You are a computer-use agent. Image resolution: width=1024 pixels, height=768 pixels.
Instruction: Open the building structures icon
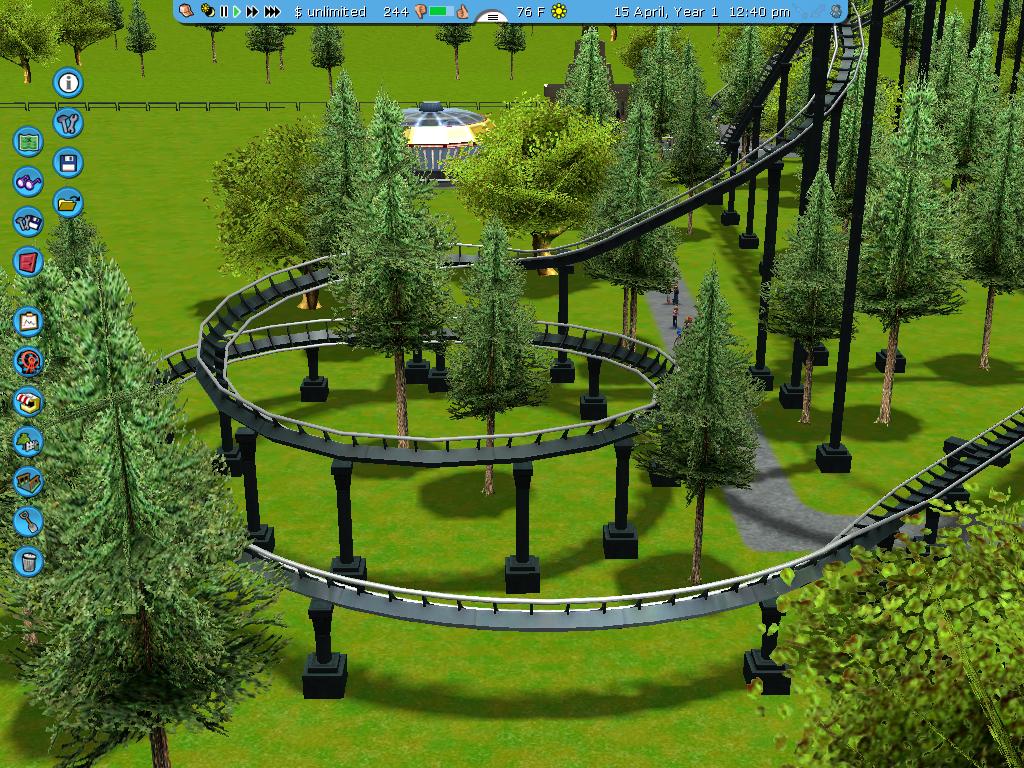tap(29, 481)
